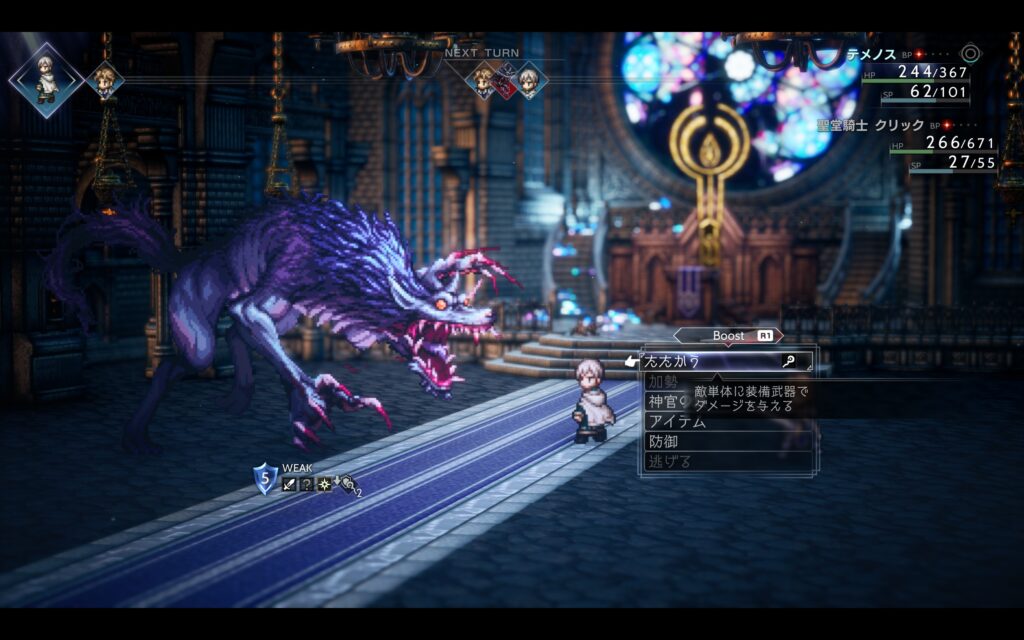Inspect the enemy's defense-down debuff icon
1024x640 pixels.
click(x=347, y=484)
